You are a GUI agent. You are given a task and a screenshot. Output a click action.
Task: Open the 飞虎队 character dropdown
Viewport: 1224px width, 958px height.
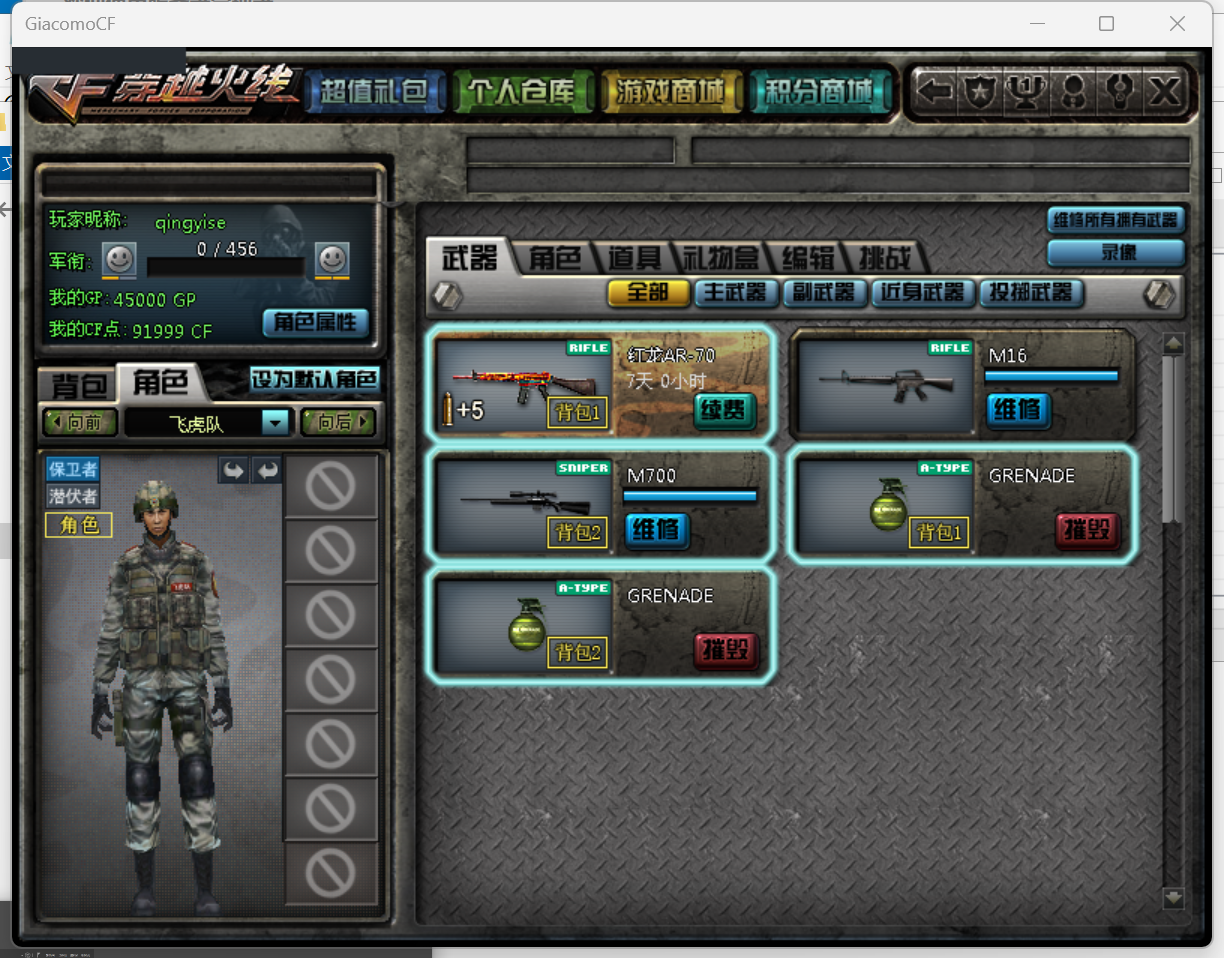click(275, 423)
